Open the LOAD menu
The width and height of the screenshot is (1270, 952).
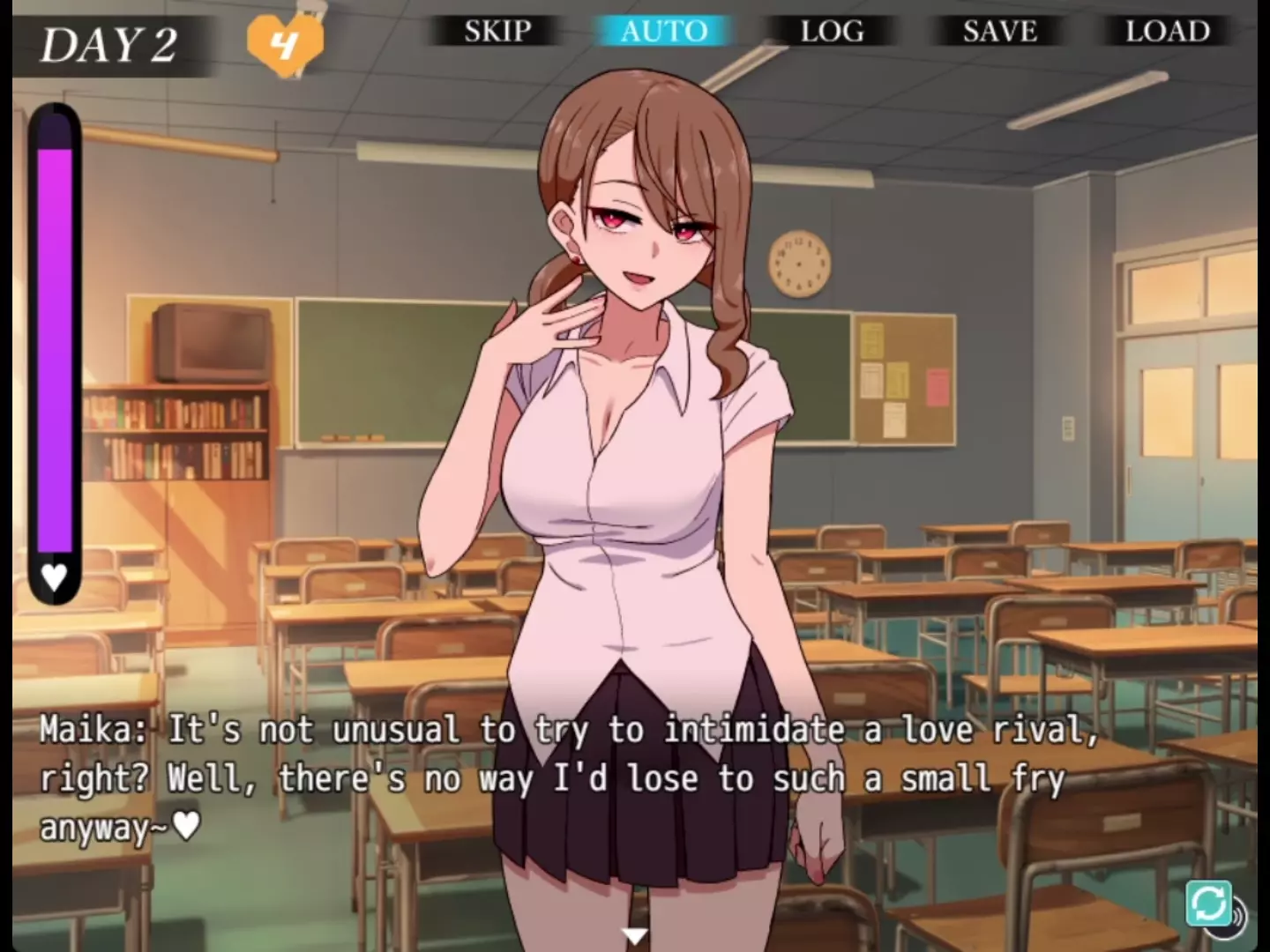click(x=1167, y=32)
